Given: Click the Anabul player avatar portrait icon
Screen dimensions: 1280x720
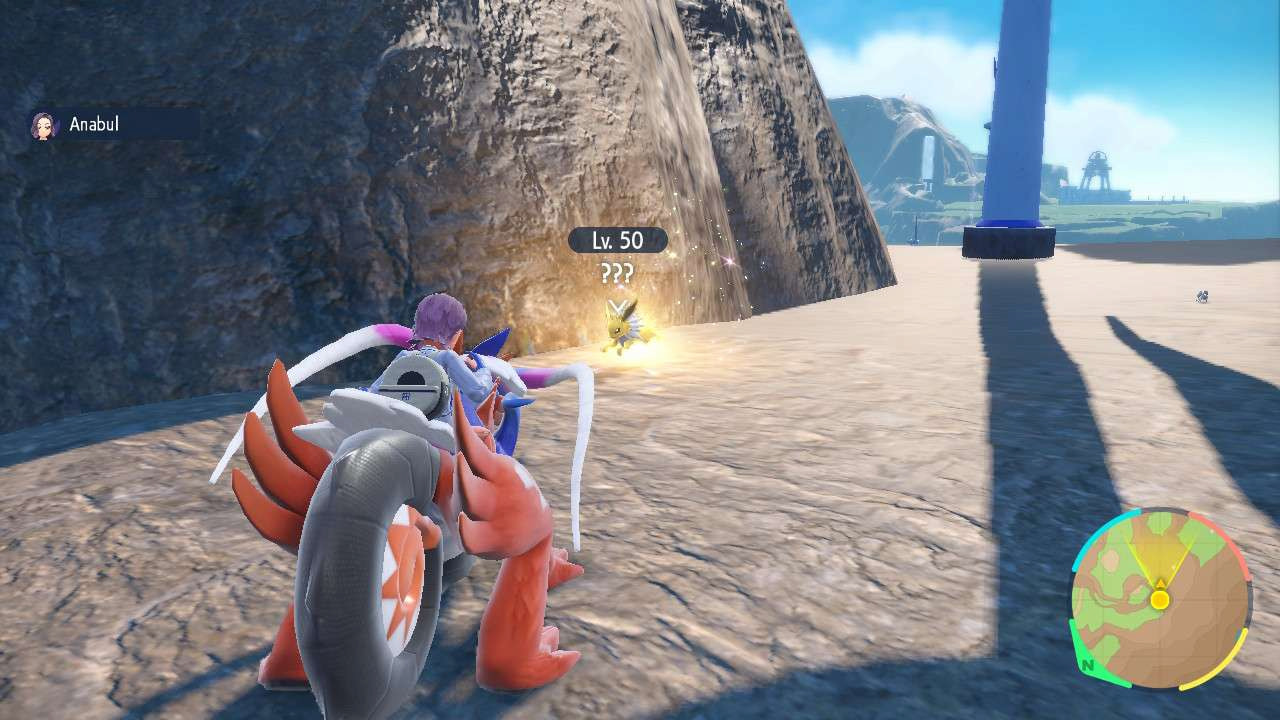Looking at the screenshot, I should pyautogui.click(x=45, y=124).
